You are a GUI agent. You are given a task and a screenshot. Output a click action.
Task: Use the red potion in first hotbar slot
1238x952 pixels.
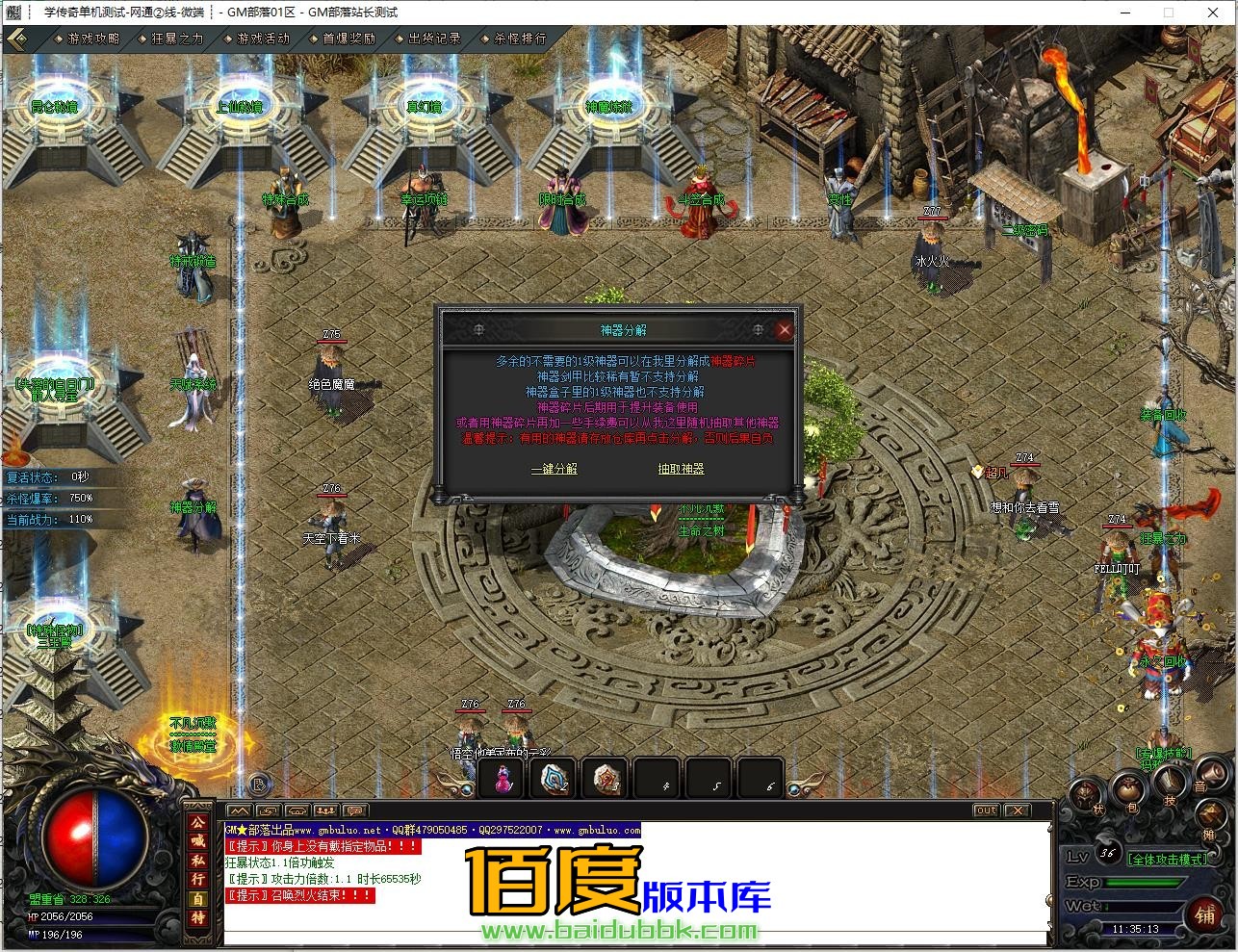point(502,779)
